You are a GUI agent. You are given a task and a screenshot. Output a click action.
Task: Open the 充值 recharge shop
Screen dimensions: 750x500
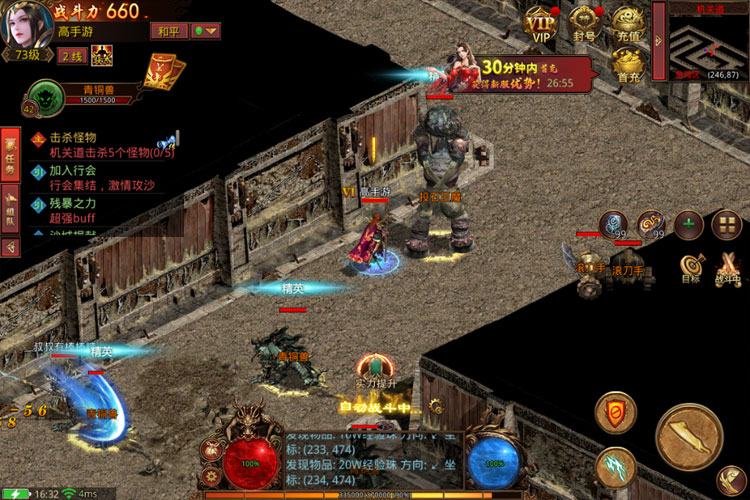pyautogui.click(x=627, y=22)
